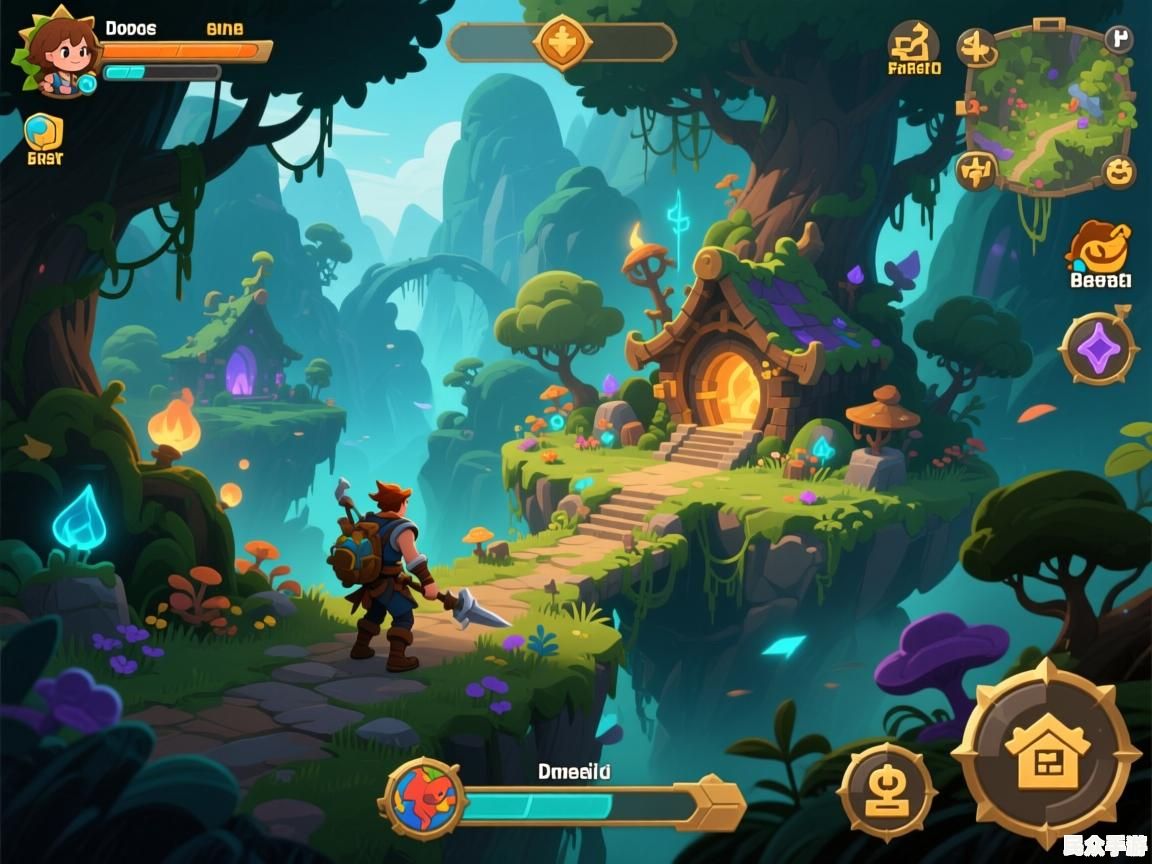The height and width of the screenshot is (864, 1152).
Task: Click the minimap's top-right round button
Action: (1119, 40)
